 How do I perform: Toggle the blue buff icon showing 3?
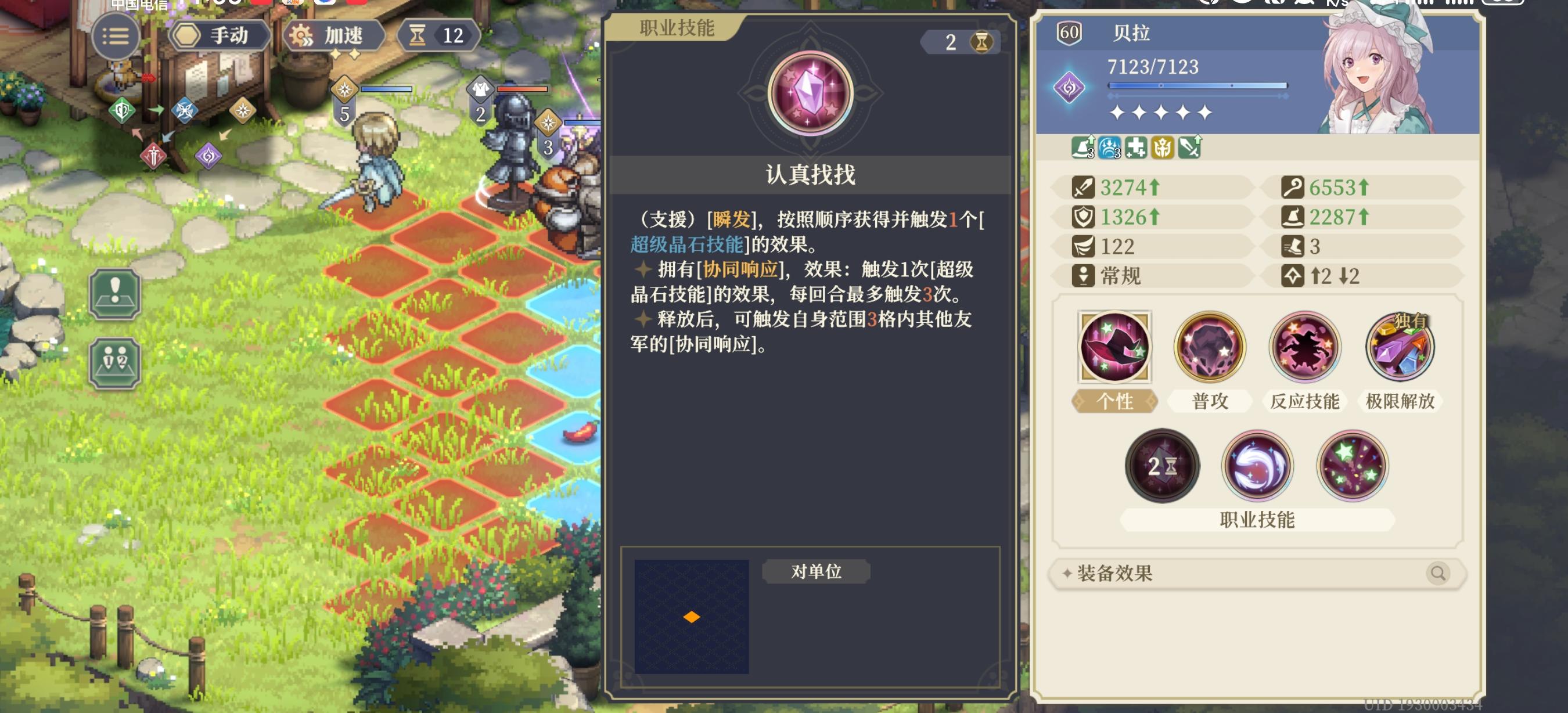1110,148
